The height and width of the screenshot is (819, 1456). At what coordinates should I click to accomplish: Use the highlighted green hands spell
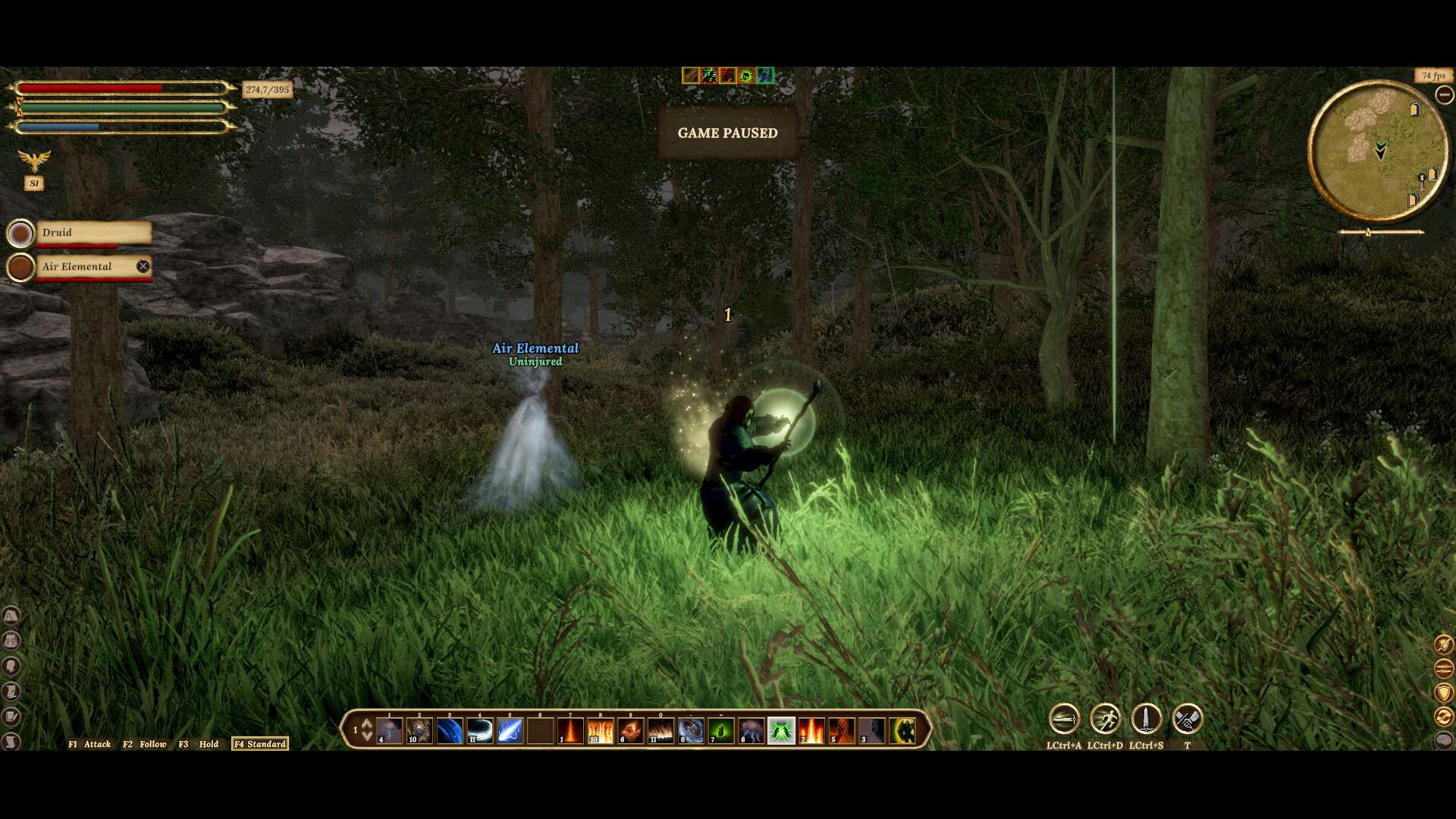pyautogui.click(x=781, y=731)
